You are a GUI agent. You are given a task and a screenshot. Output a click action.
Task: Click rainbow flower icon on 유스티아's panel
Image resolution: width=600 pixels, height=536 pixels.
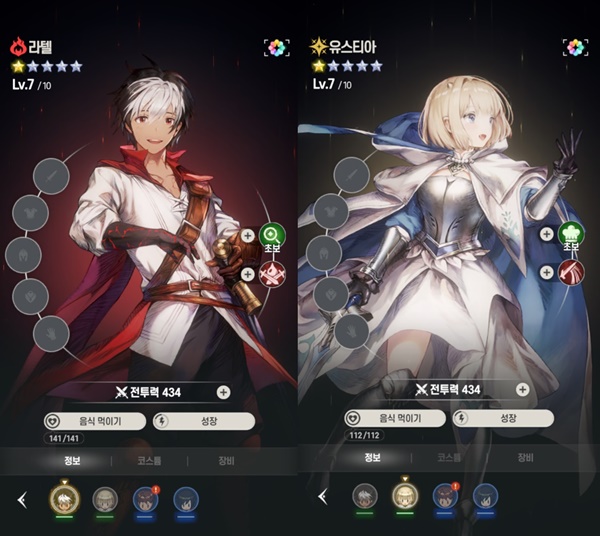tap(577, 47)
